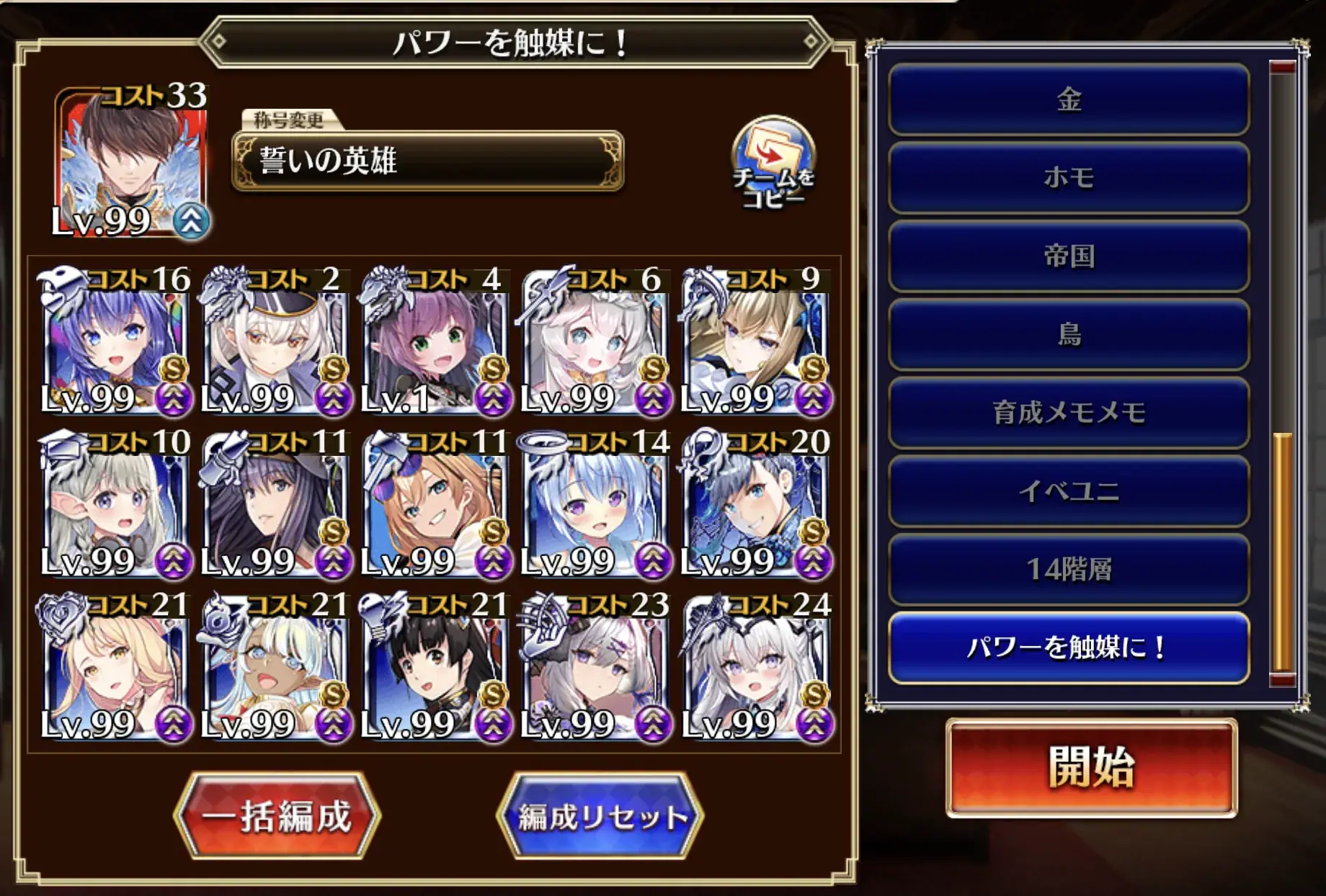
Task: Switch to the 帝国 team preset
Action: point(1068,258)
